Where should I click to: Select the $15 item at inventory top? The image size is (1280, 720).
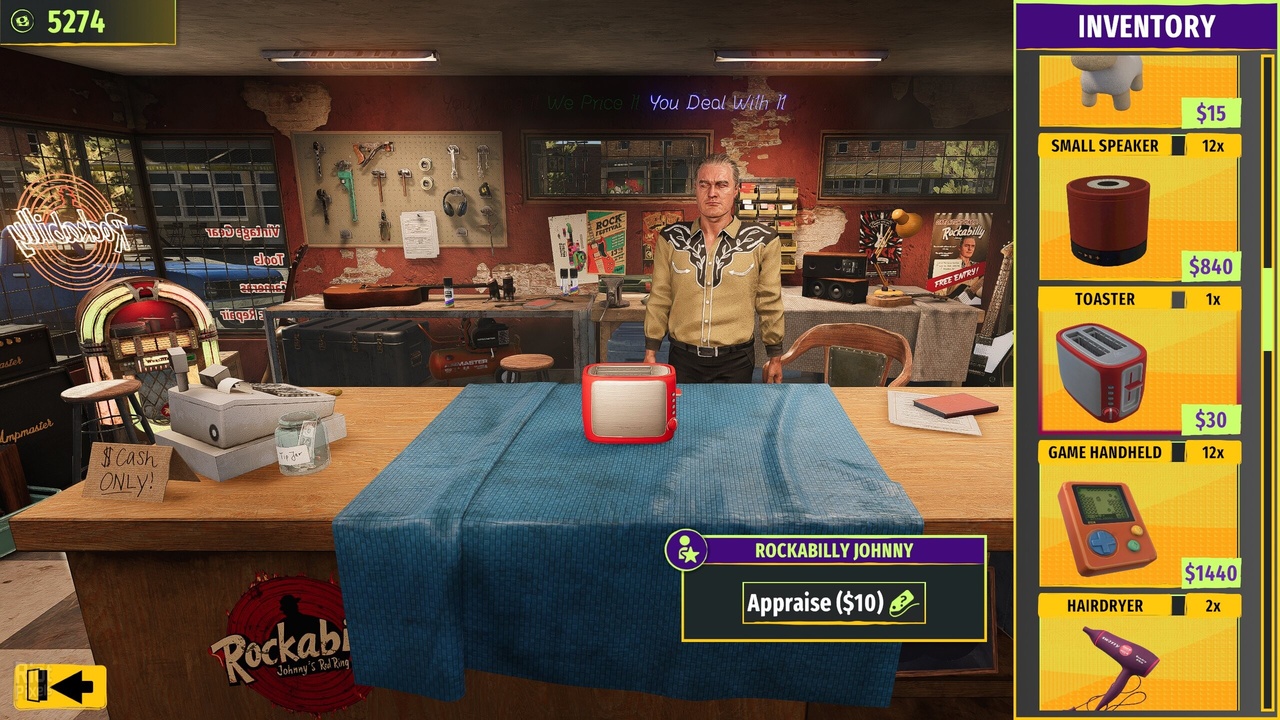pos(1139,90)
